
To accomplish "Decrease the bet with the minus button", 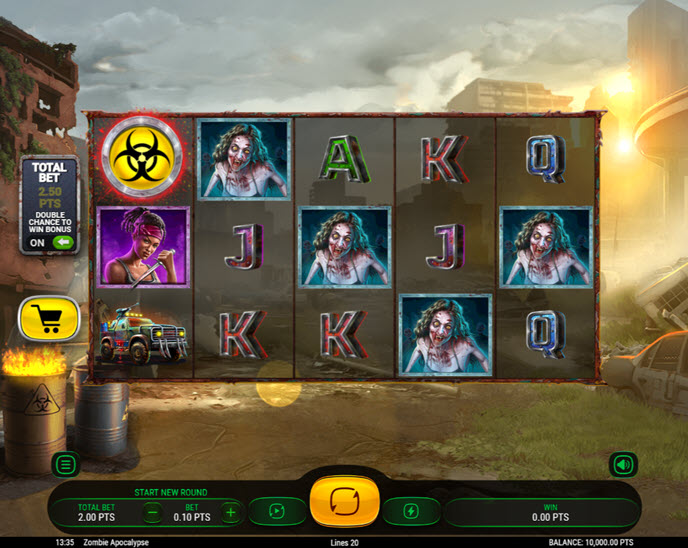I will (153, 513).
